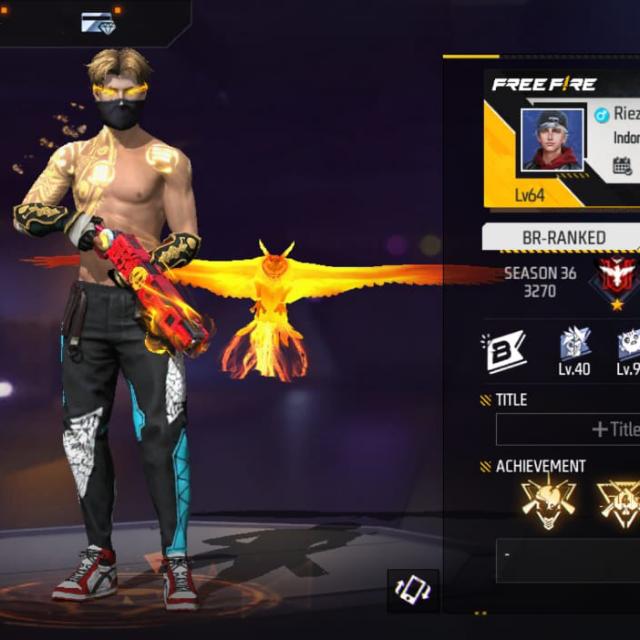Viewport: 640px width, 640px height.
Task: Switch to the BR-RANKED tab
Action: pos(562,237)
